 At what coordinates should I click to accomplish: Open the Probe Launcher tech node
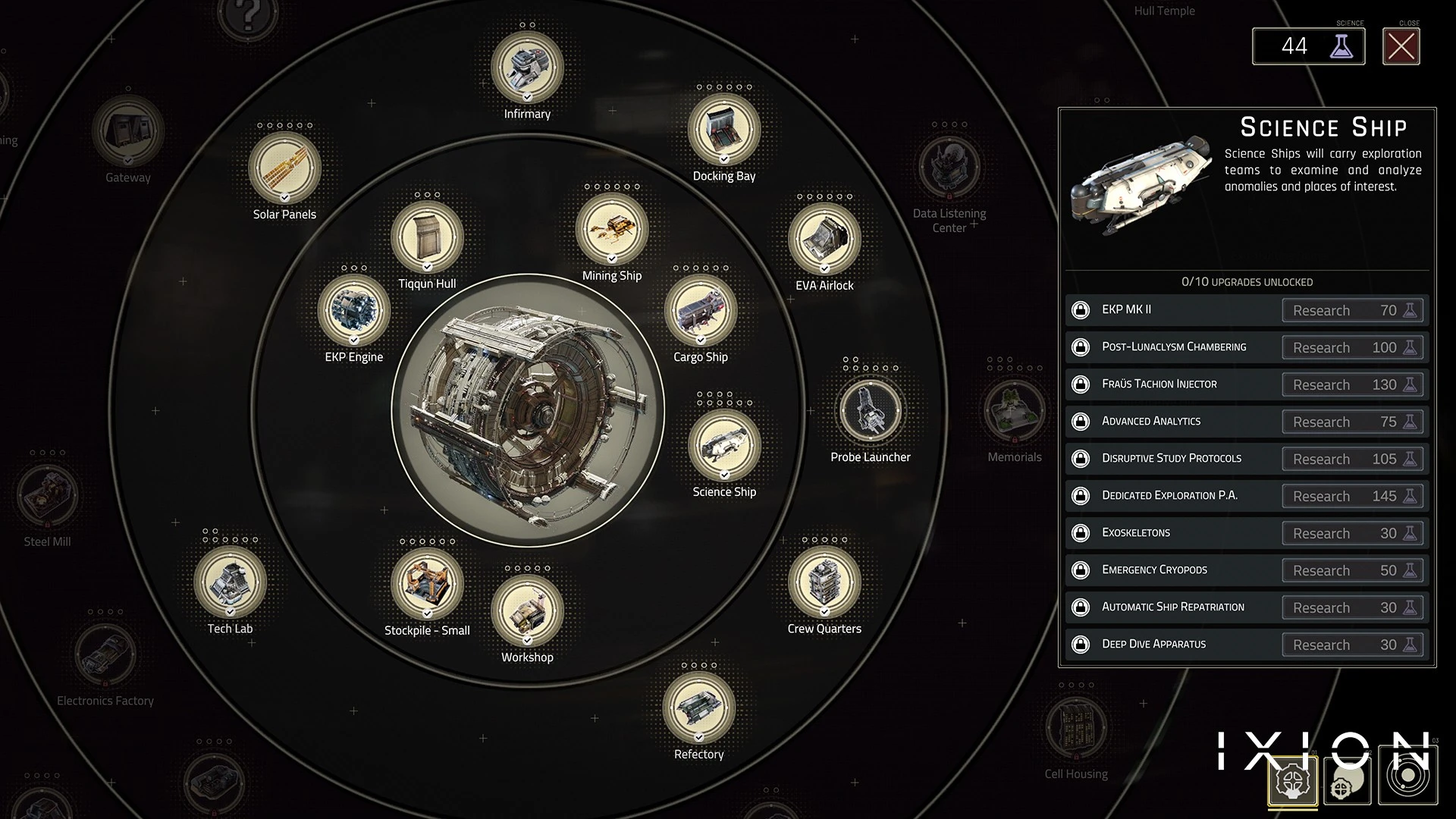[871, 410]
